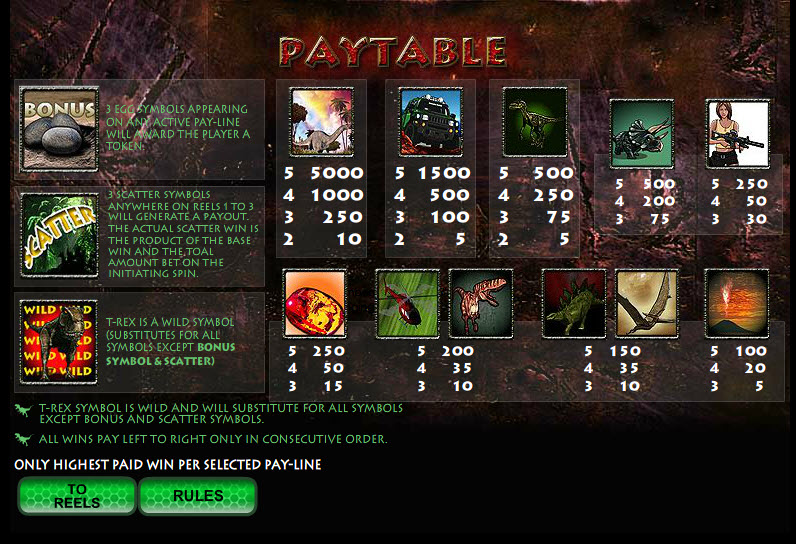This screenshot has width=796, height=544.
Task: Open the Rules page
Action: tap(197, 496)
